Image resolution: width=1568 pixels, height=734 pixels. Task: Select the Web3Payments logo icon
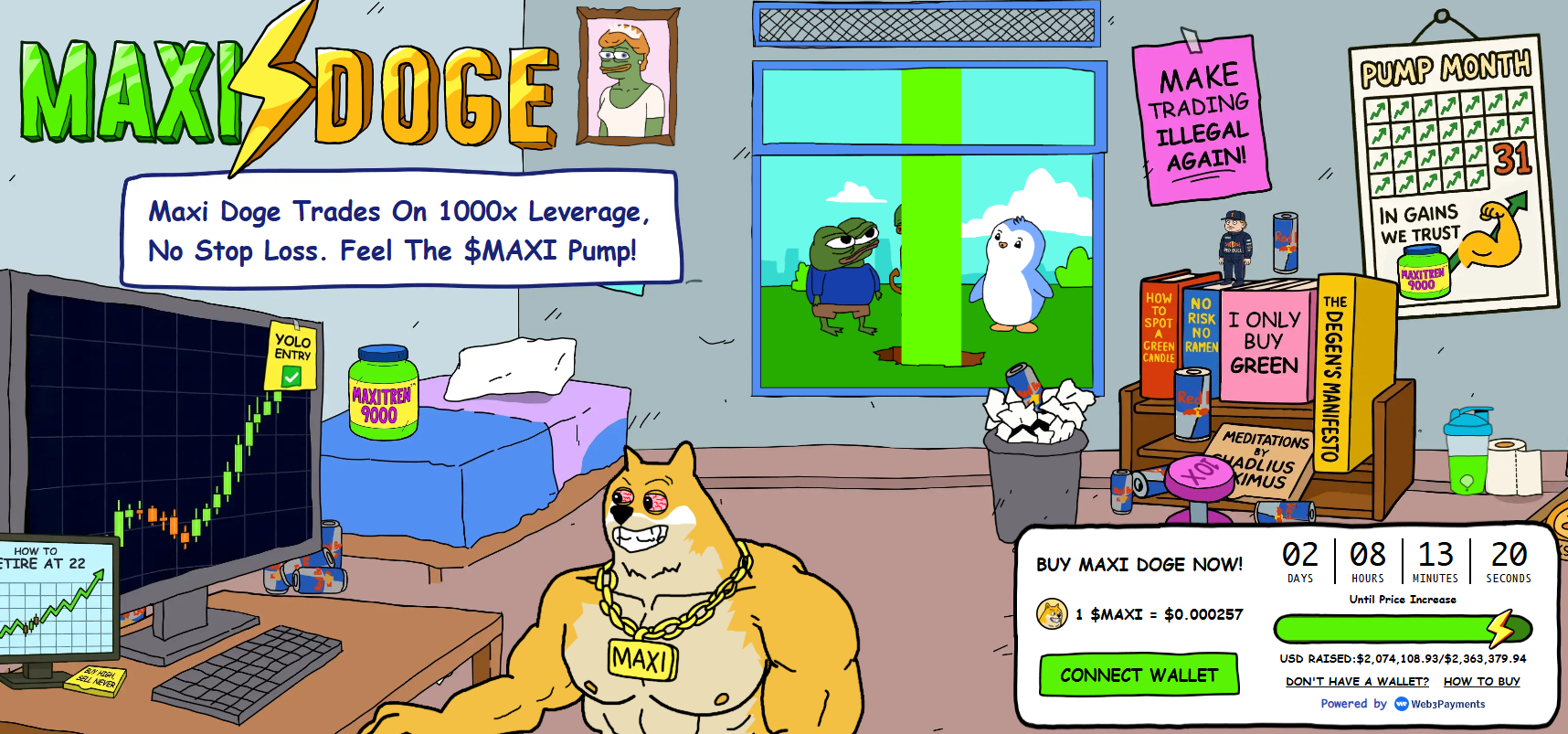[1401, 704]
